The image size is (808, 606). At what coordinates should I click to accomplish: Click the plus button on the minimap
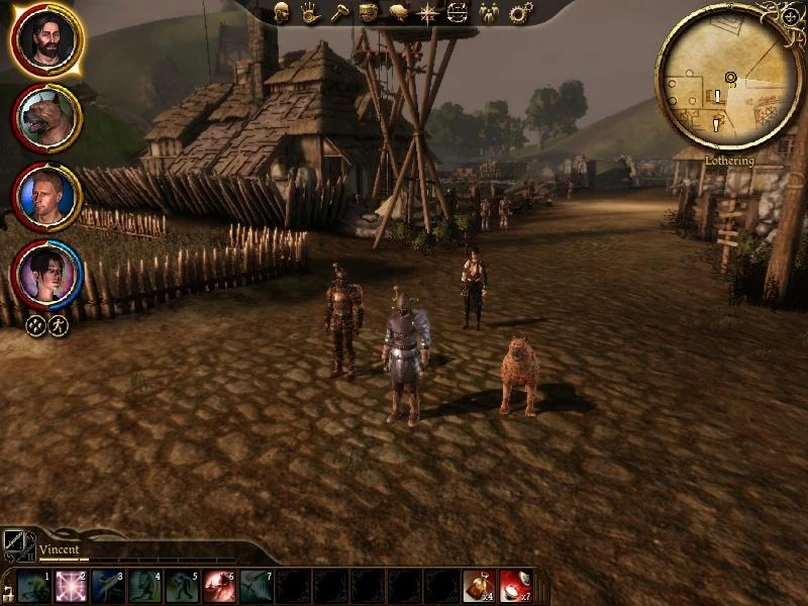click(790, 16)
